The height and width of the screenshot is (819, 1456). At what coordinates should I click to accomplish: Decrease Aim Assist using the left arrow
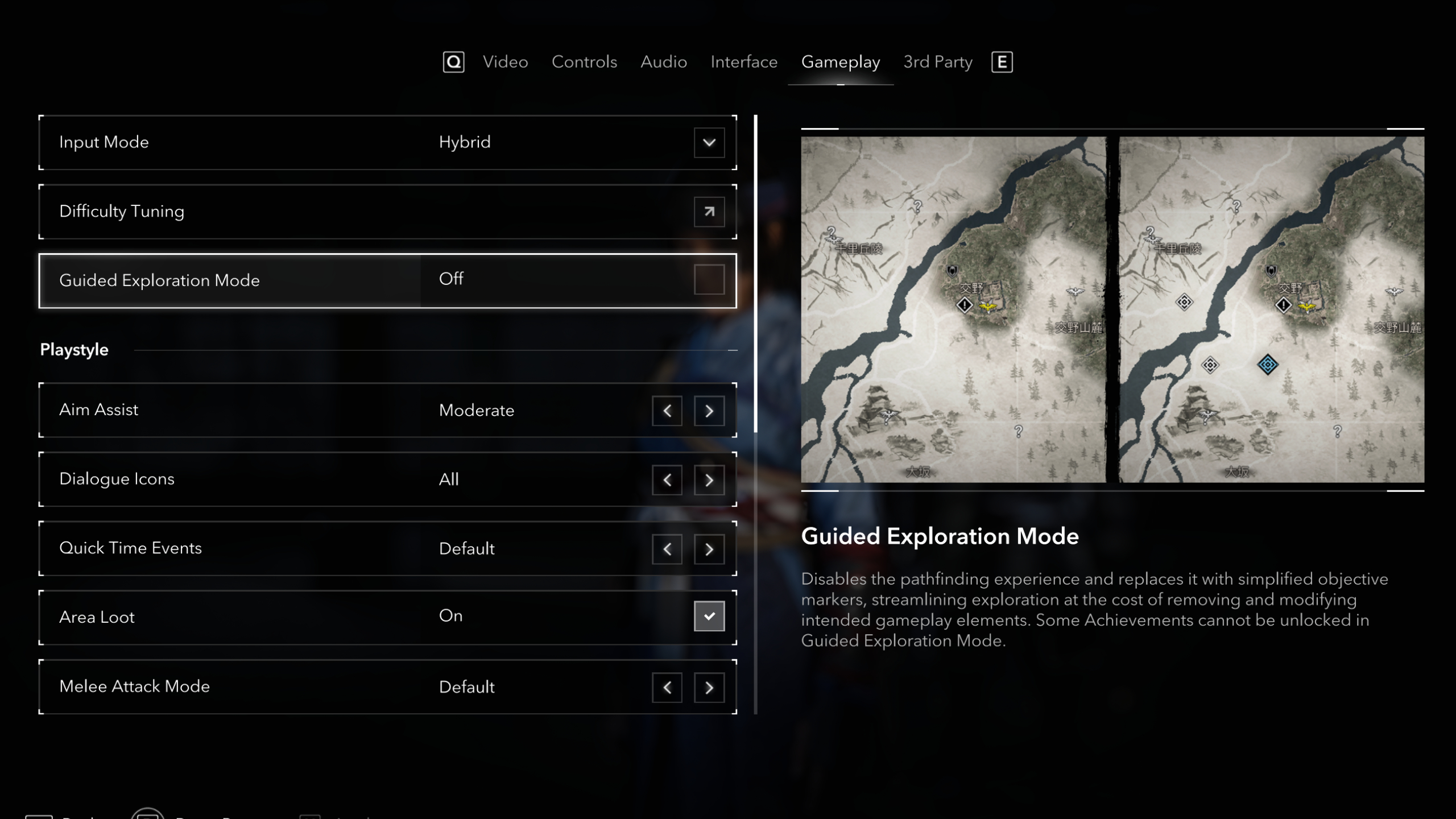(667, 411)
